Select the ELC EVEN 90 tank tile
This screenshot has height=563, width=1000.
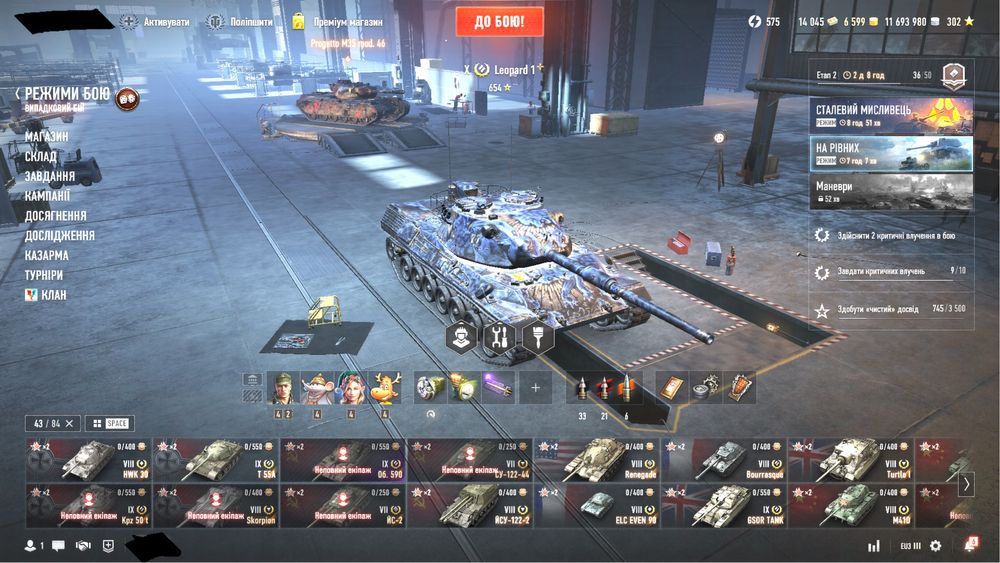point(597,506)
